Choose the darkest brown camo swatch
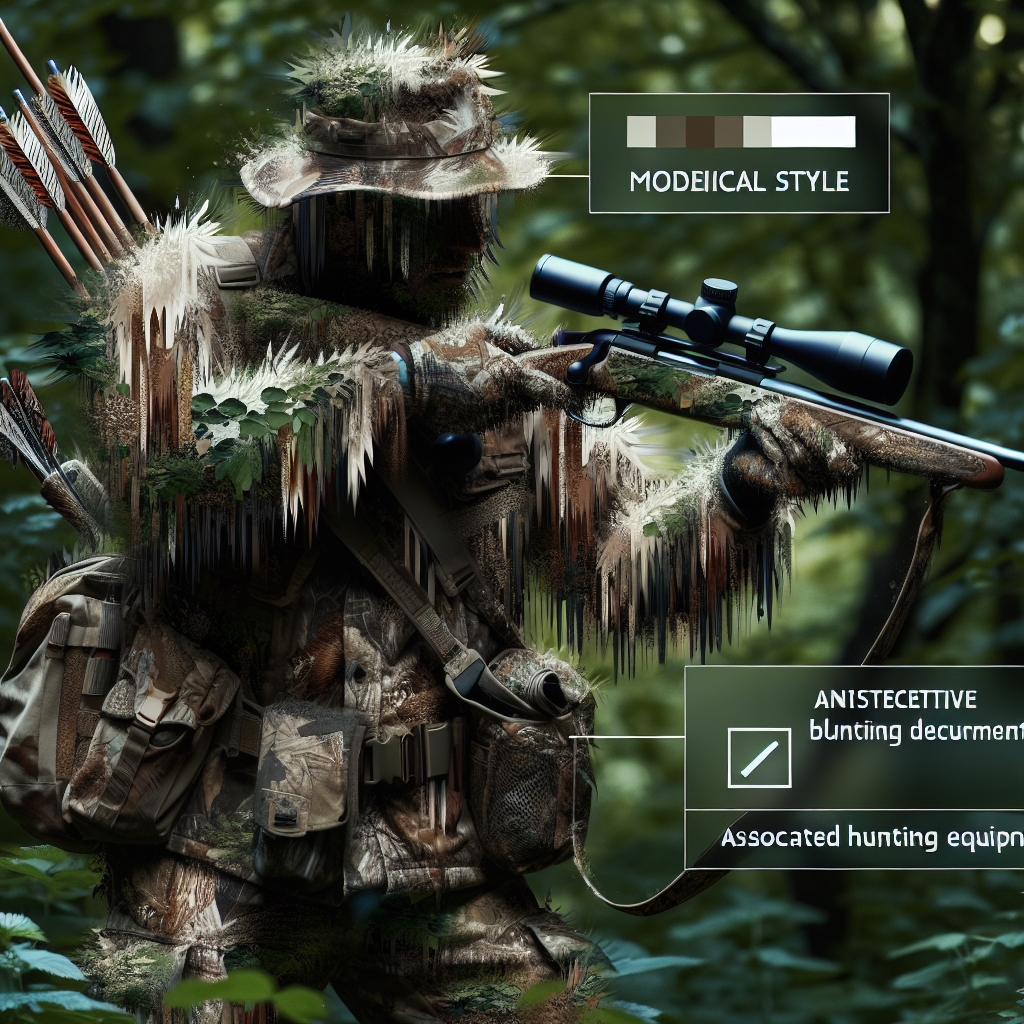Screen dimensions: 1024x1024 coord(700,132)
